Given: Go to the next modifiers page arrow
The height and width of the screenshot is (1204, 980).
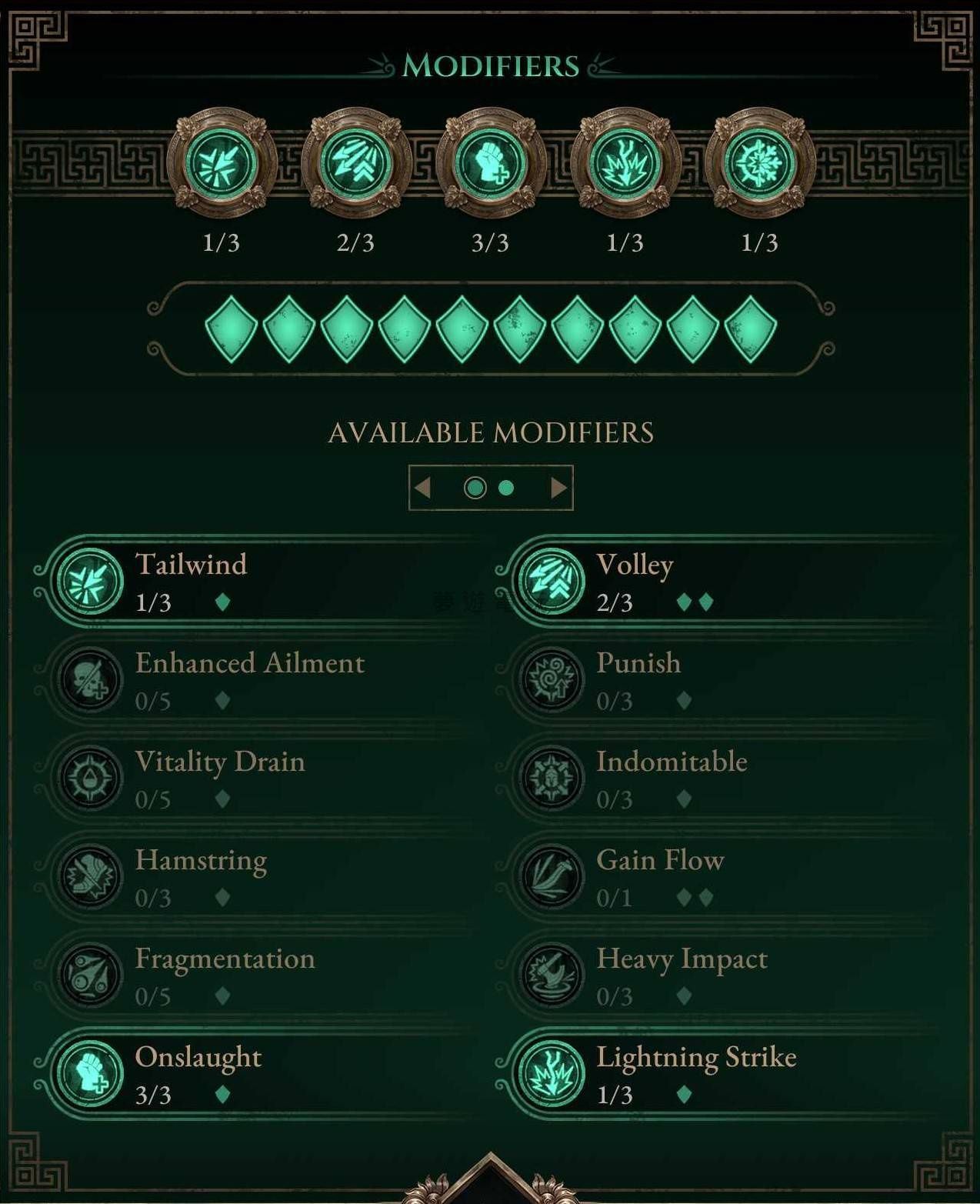Looking at the screenshot, I should 559,488.
